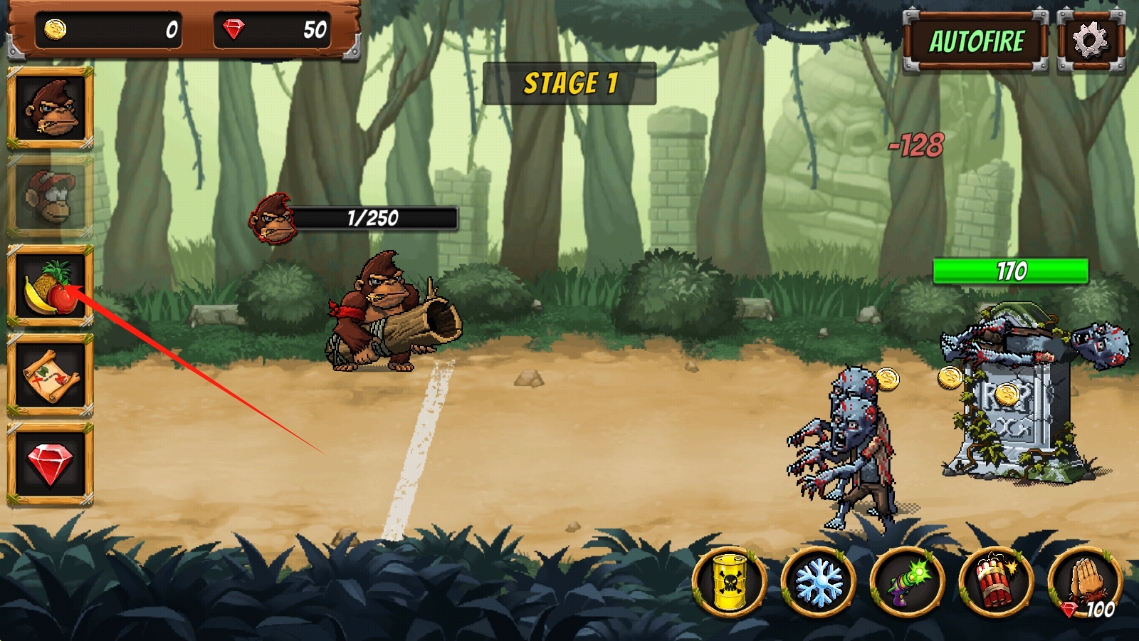The image size is (1139, 641).
Task: Open the fruit shop icon
Action: [x=50, y=285]
